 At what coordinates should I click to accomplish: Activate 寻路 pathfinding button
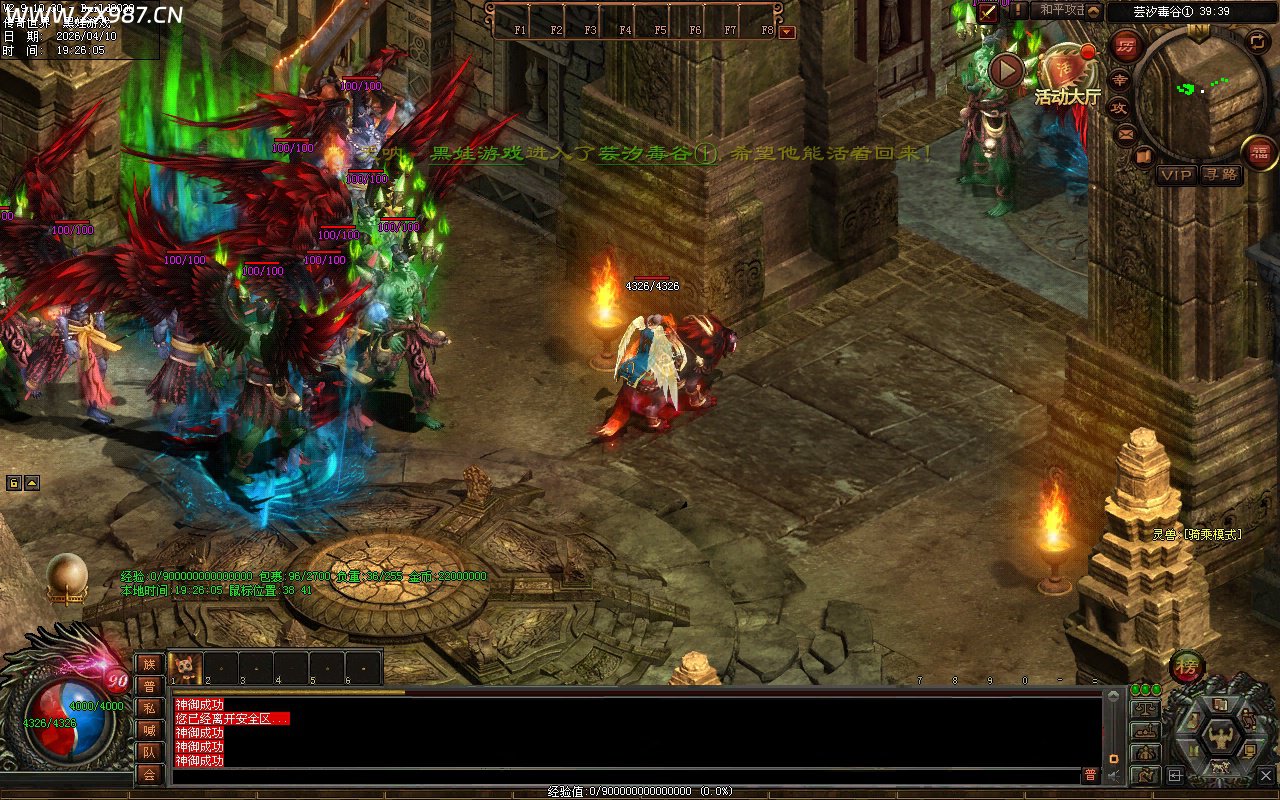[1220, 174]
